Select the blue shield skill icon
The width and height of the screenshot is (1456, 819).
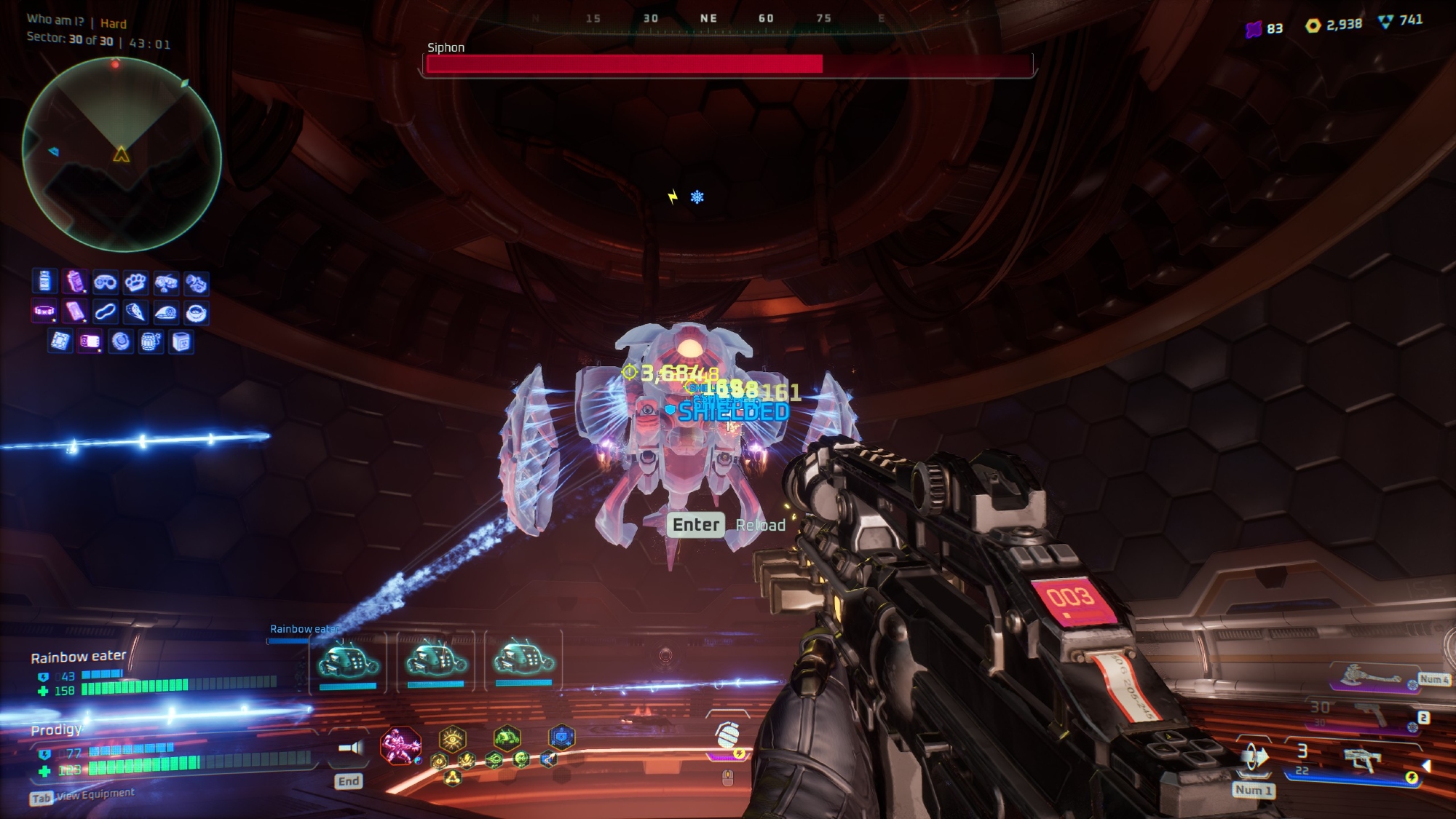pyautogui.click(x=561, y=738)
